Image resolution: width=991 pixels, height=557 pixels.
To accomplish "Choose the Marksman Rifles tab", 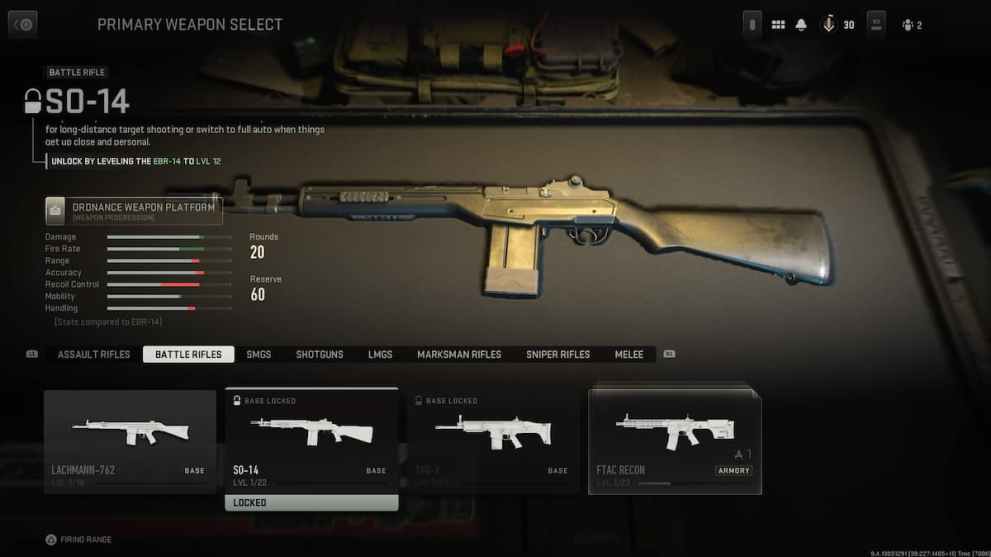I will tap(459, 354).
